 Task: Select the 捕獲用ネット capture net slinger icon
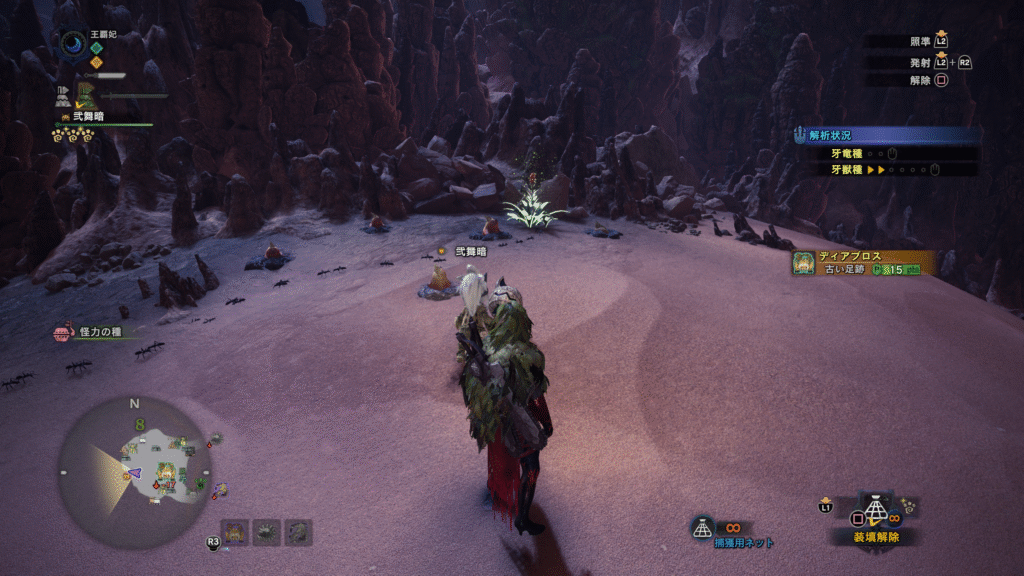click(703, 528)
